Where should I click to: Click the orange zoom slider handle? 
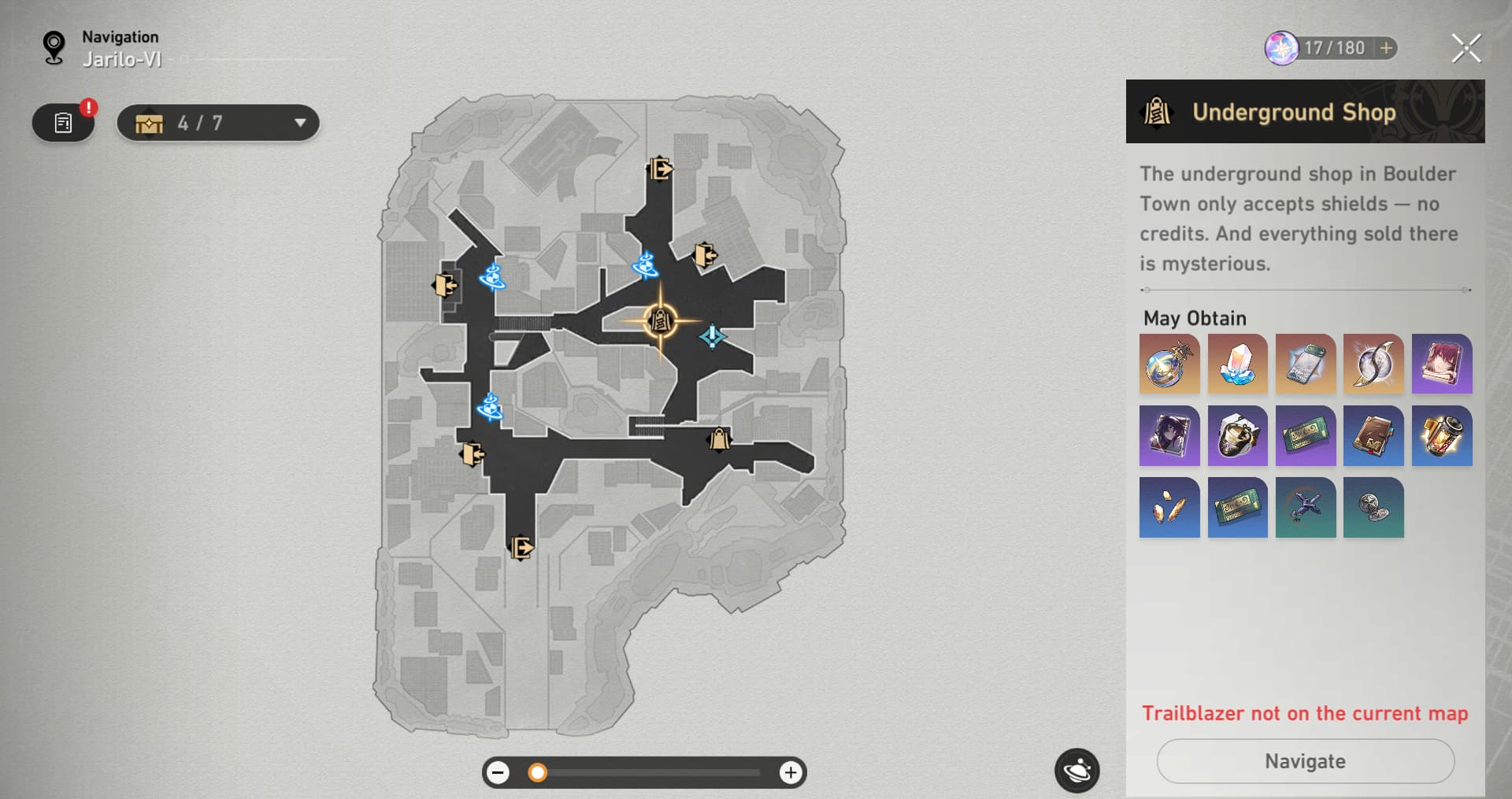tap(538, 772)
